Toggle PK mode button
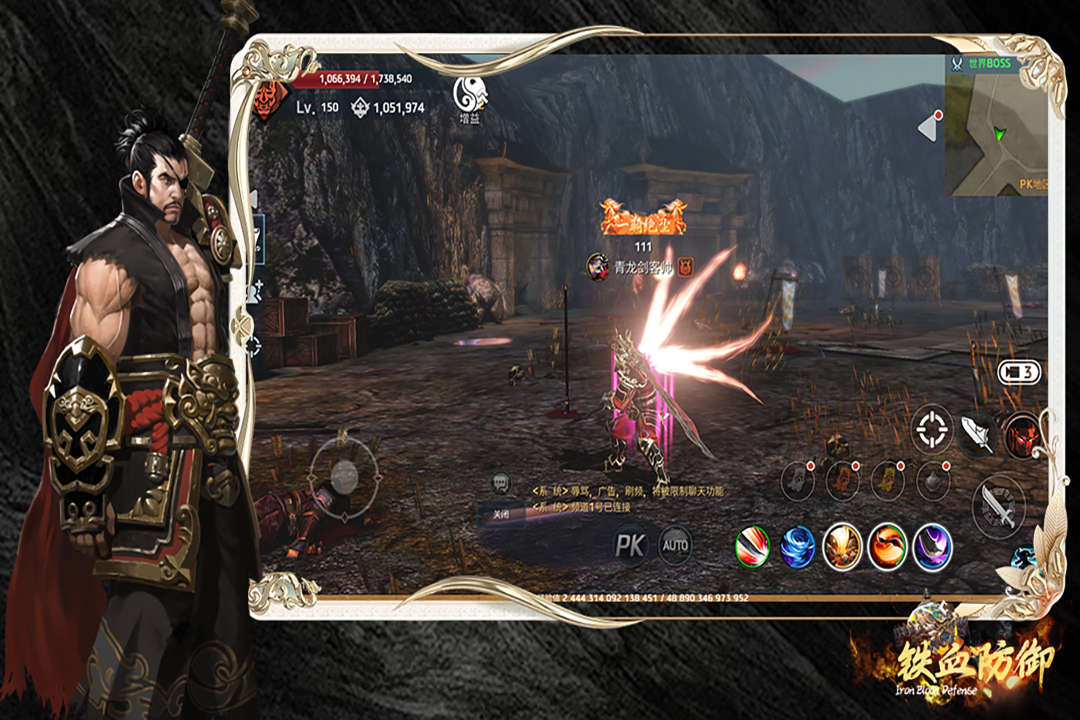 pyautogui.click(x=630, y=545)
